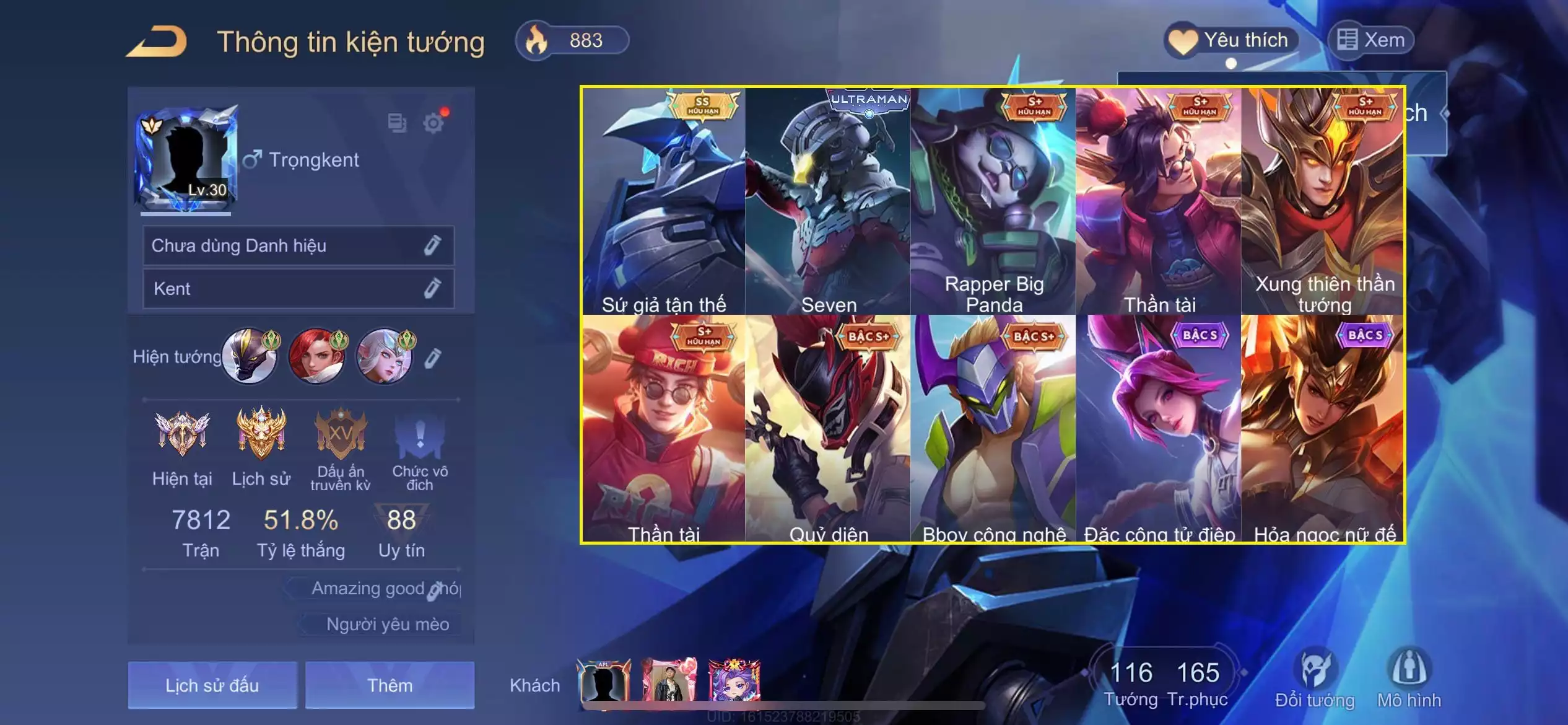Open profile settings gear icon

(433, 123)
